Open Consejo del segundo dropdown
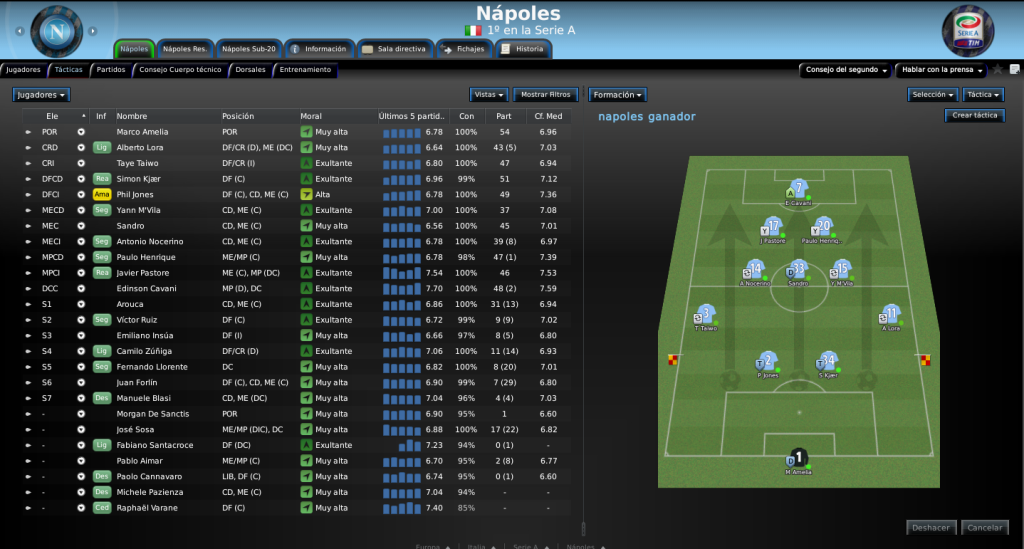Image resolution: width=1024 pixels, height=549 pixels. point(843,70)
